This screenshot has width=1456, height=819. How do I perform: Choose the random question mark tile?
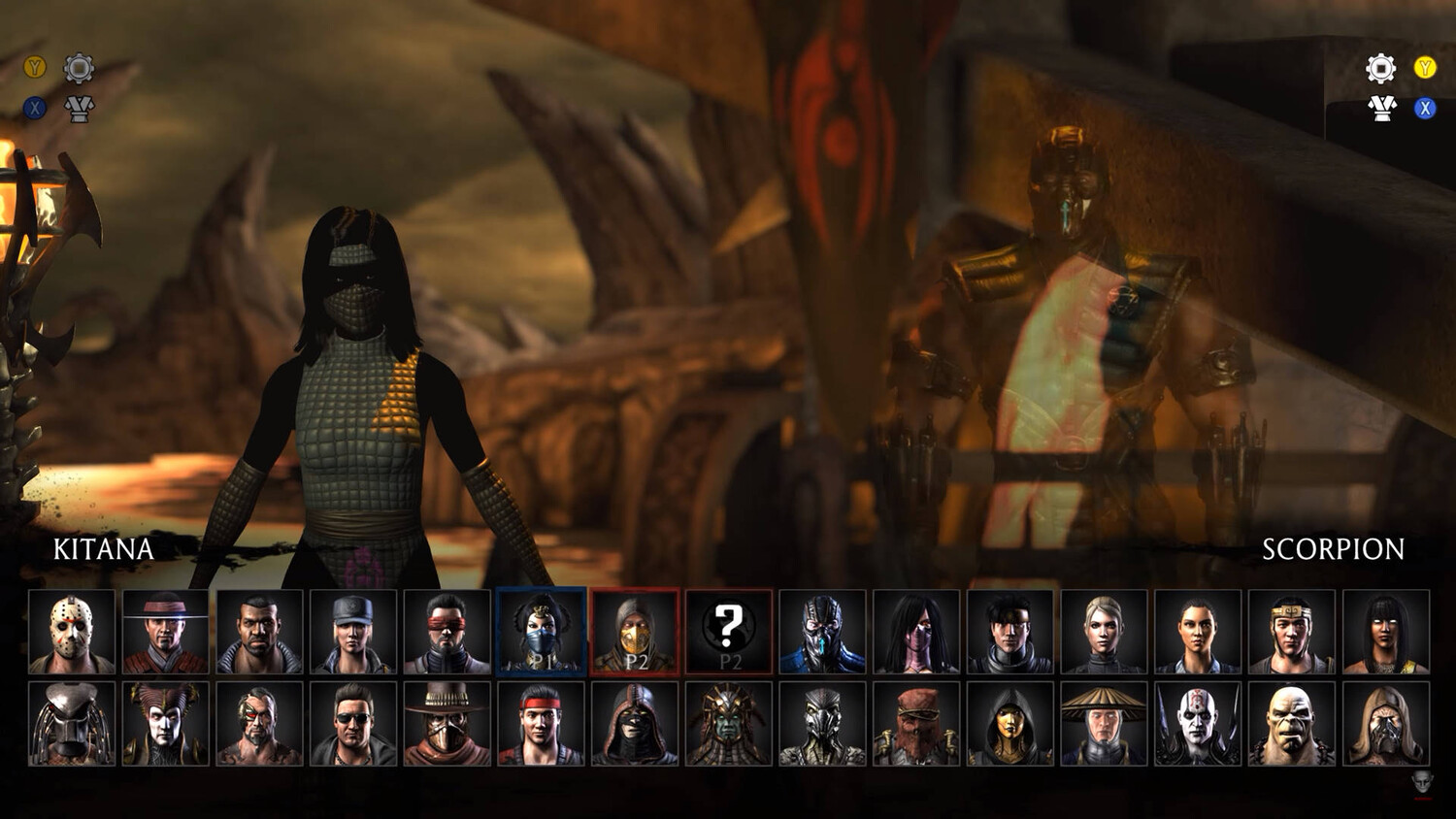729,632
